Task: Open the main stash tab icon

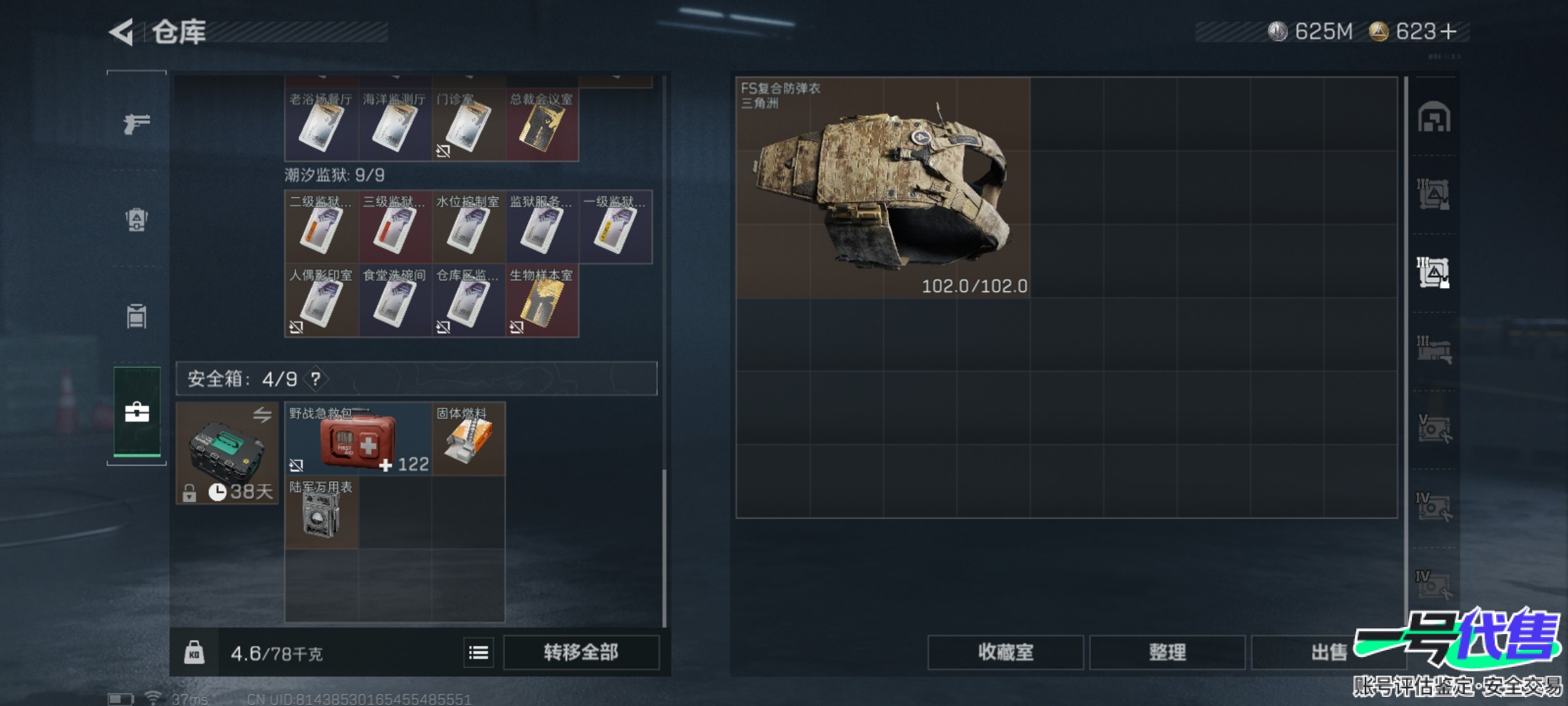Action: pyautogui.click(x=1433, y=118)
